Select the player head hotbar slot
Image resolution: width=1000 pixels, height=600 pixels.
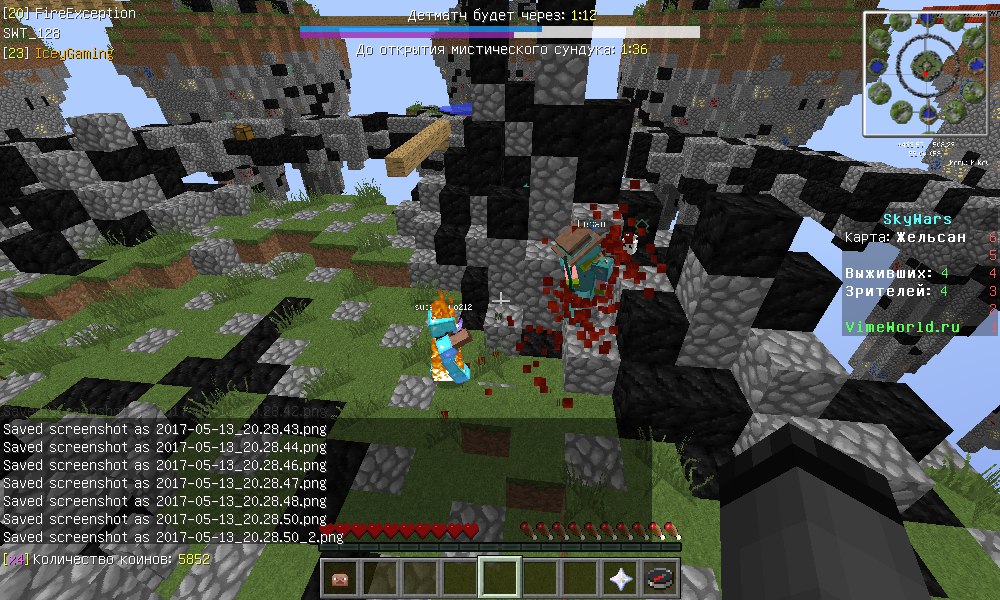(x=341, y=579)
